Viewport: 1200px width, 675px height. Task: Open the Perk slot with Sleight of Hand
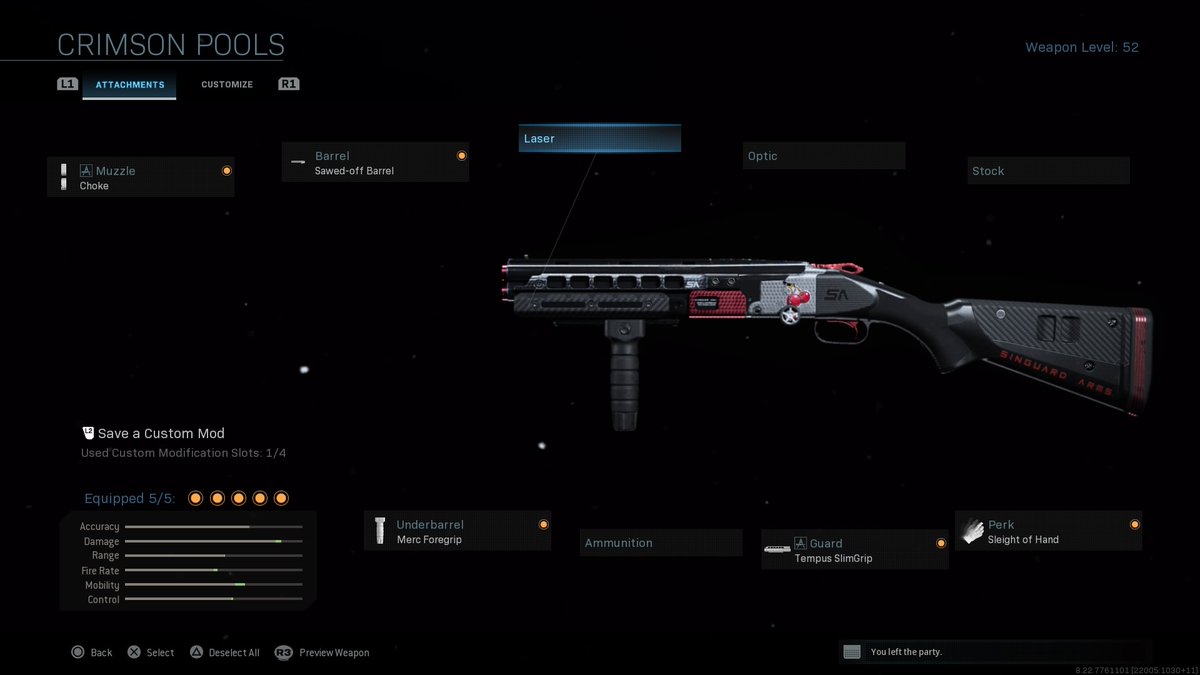click(x=1048, y=531)
